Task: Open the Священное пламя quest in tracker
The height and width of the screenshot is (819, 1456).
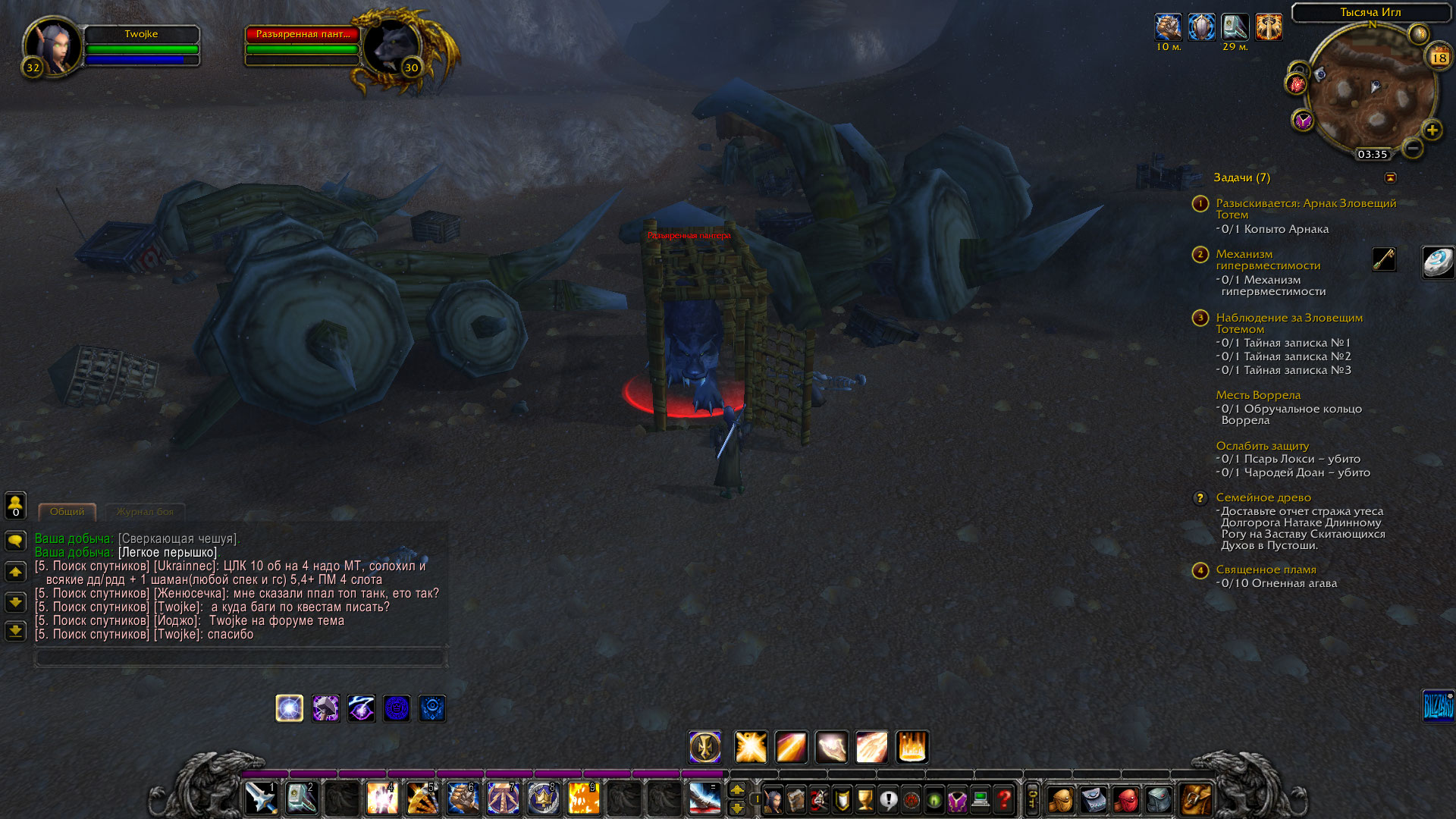Action: tap(1266, 570)
